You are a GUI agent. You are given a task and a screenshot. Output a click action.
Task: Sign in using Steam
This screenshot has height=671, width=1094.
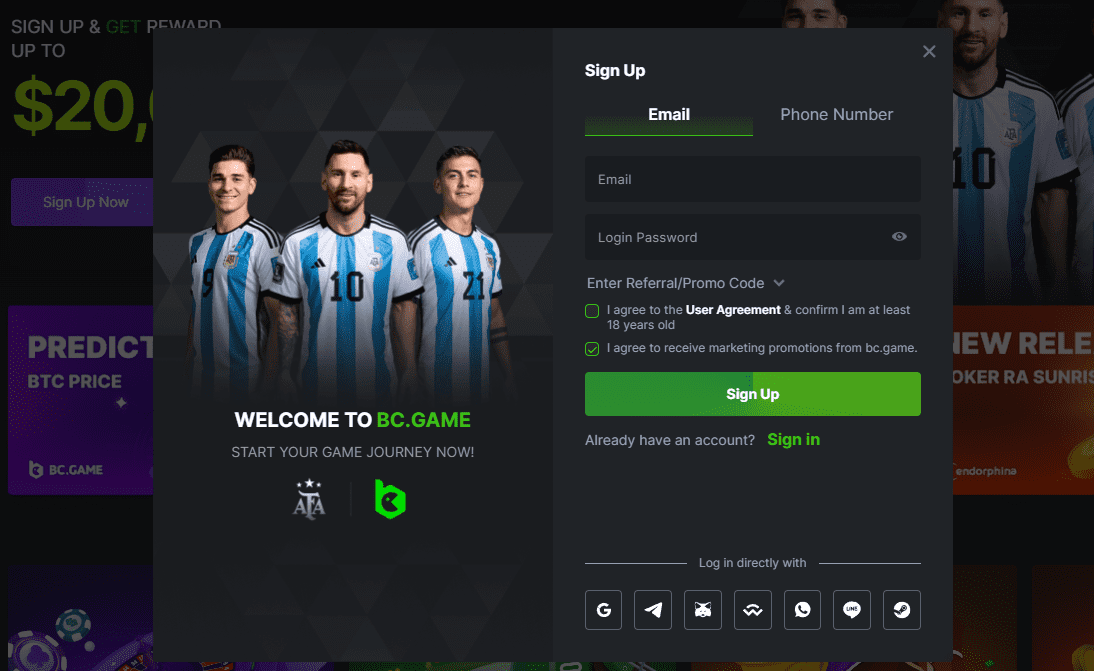[x=901, y=610]
